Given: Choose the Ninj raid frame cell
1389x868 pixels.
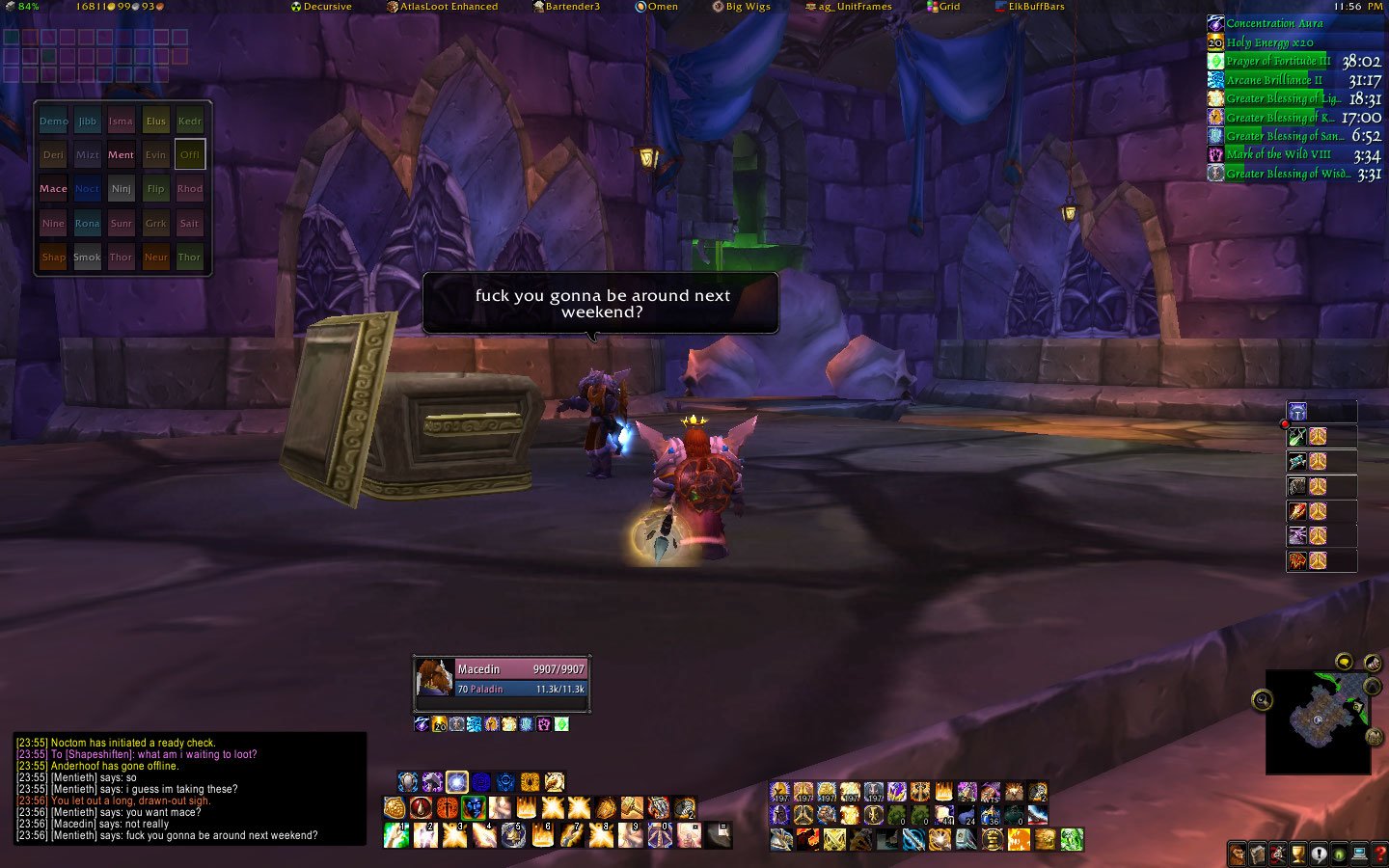Looking at the screenshot, I should point(122,189).
